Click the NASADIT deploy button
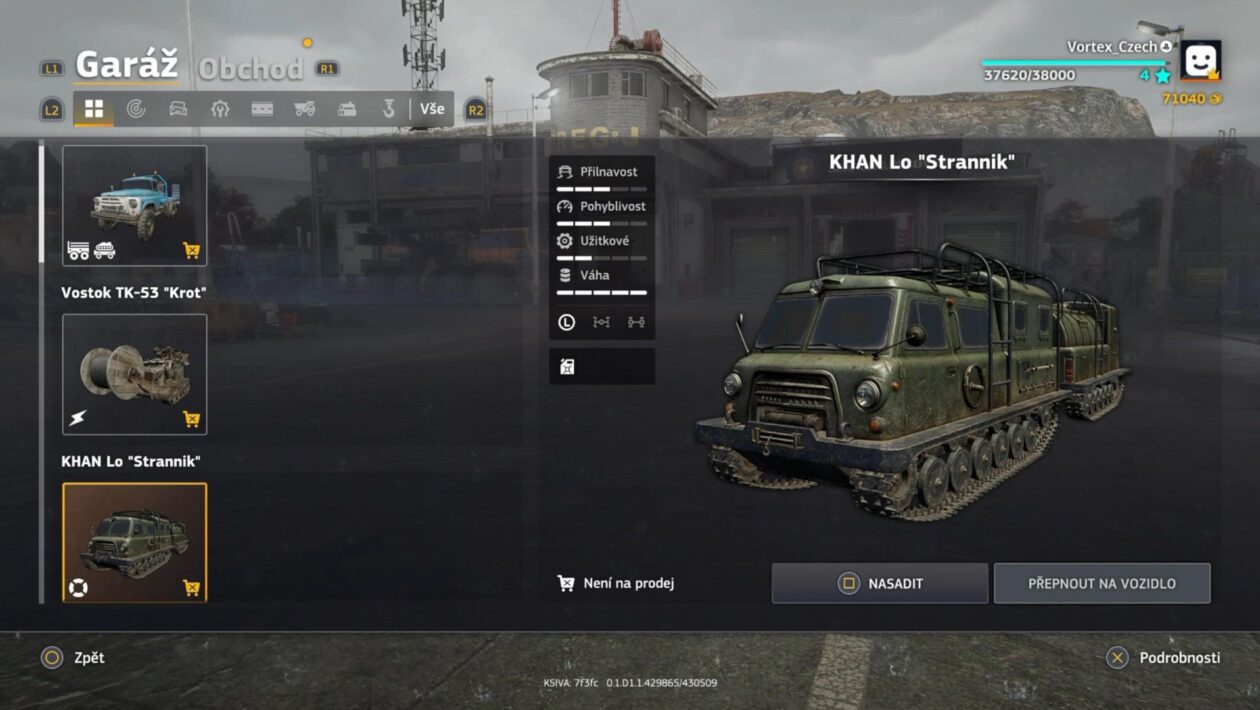This screenshot has width=1260, height=710. [x=879, y=583]
